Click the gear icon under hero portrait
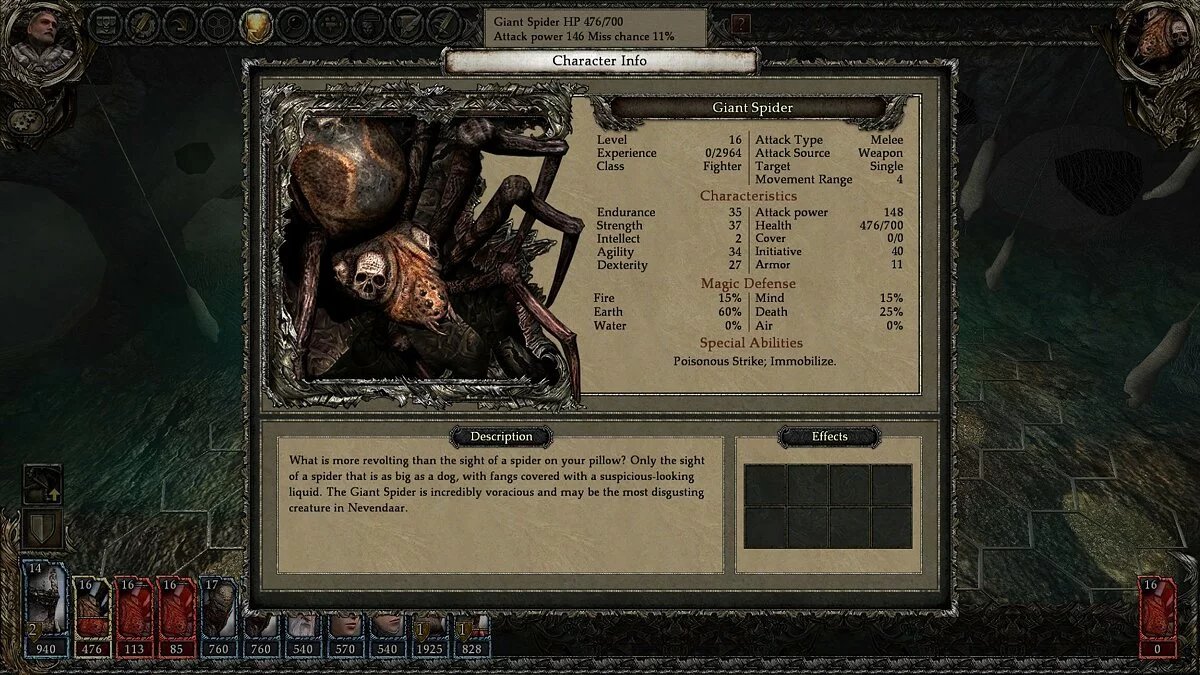This screenshot has height=675, width=1200. coord(26,121)
